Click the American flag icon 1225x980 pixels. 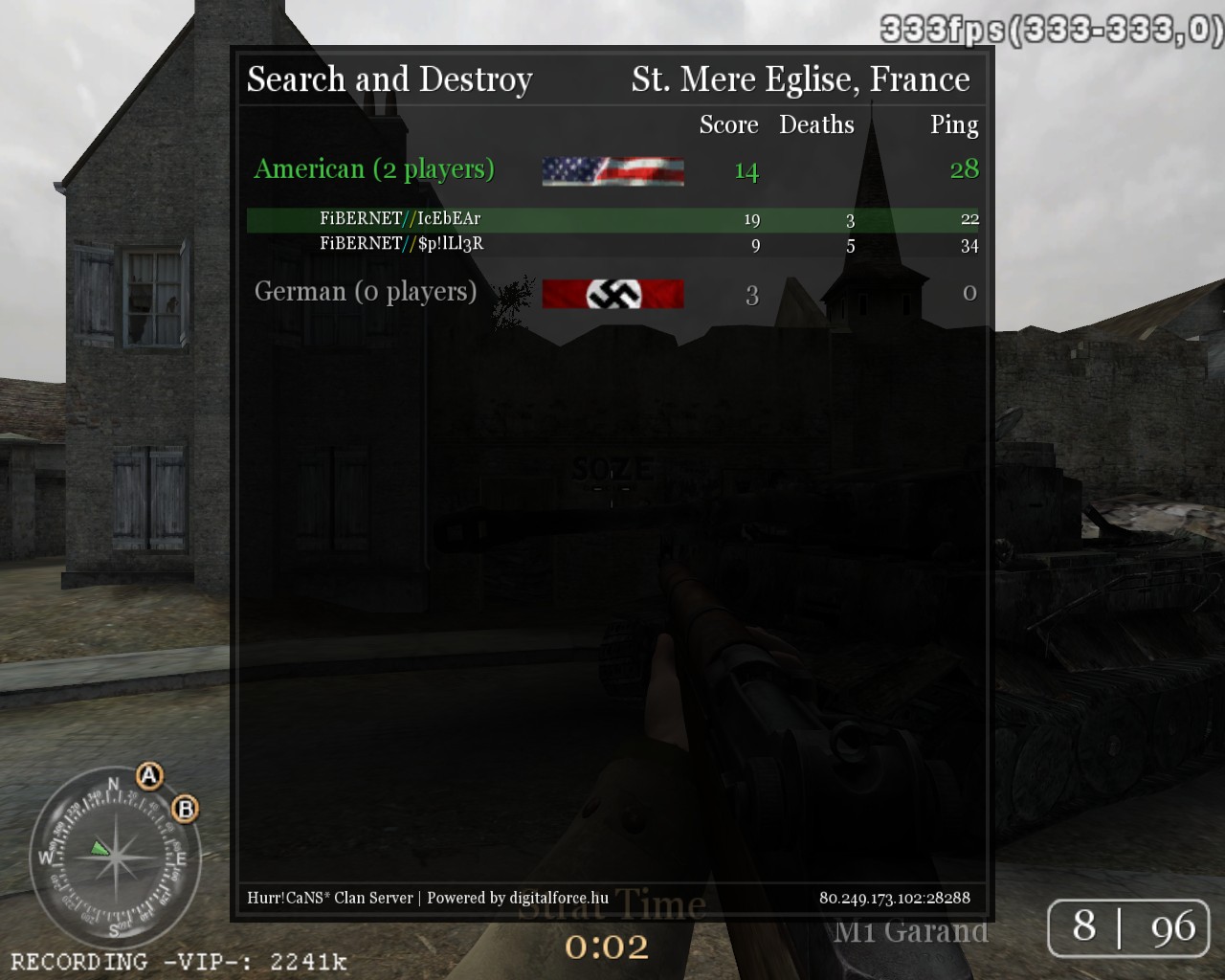click(612, 171)
